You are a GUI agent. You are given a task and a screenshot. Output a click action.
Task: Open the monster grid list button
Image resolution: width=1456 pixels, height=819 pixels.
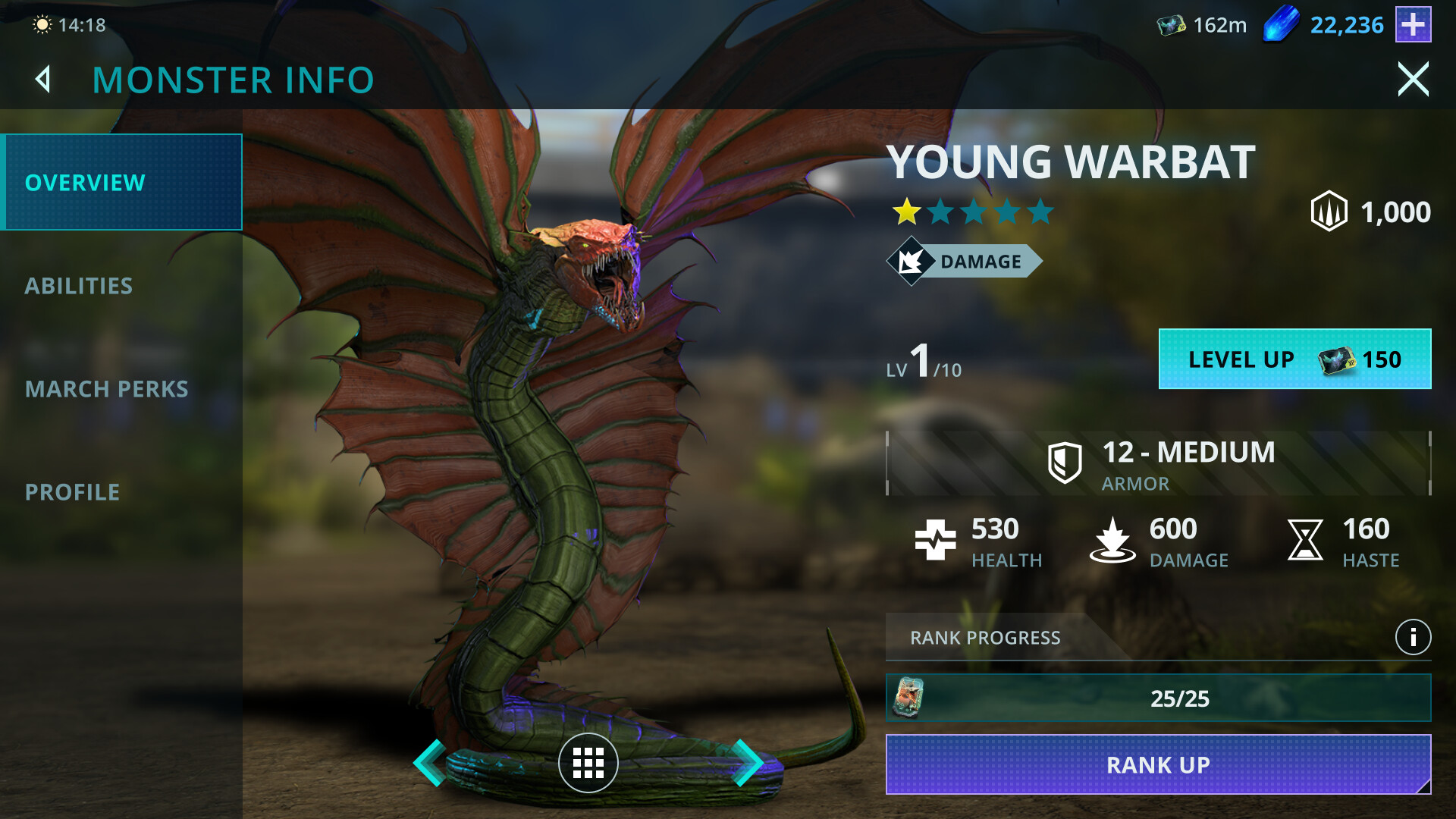(x=588, y=763)
